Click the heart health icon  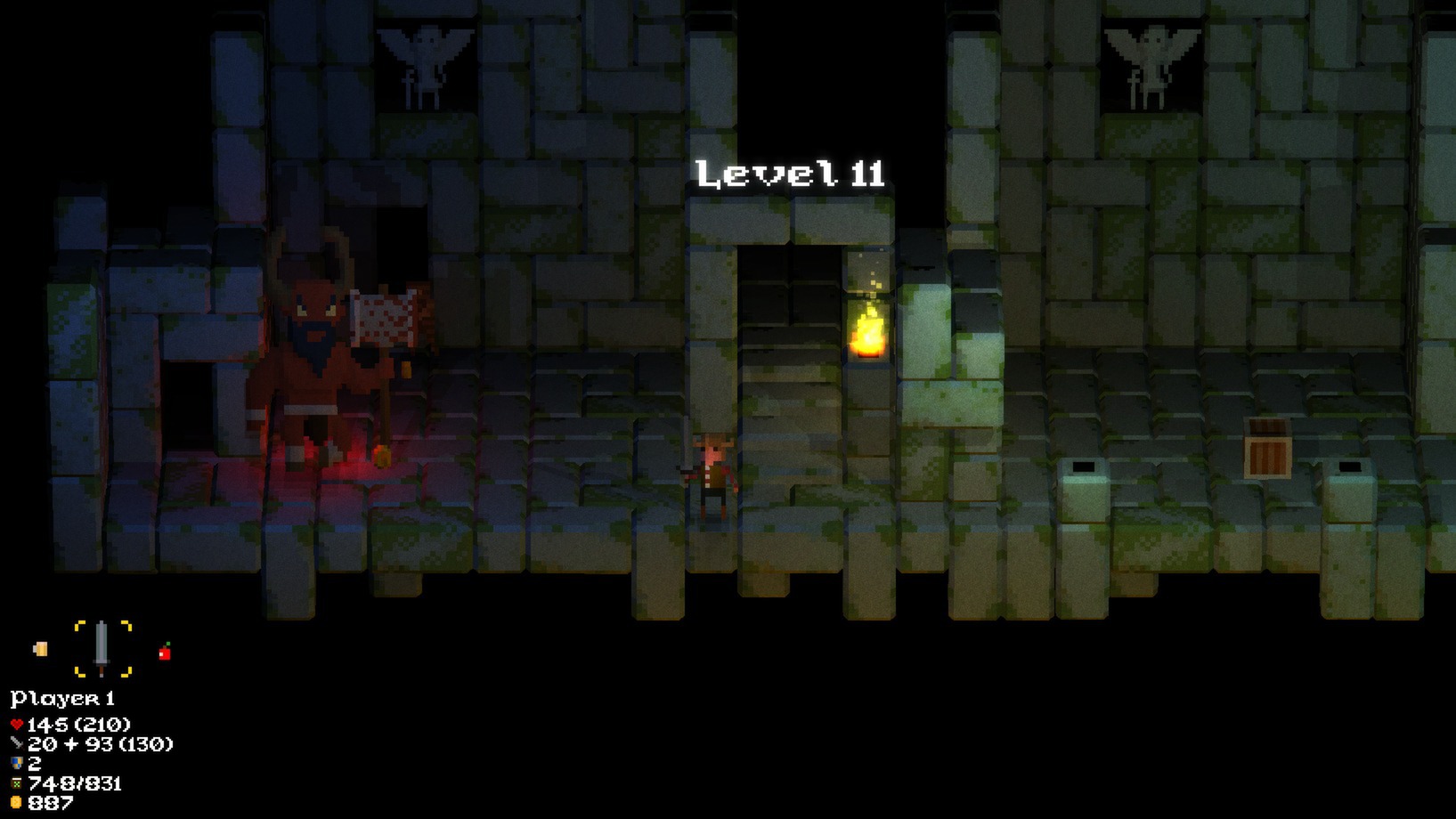click(x=16, y=724)
